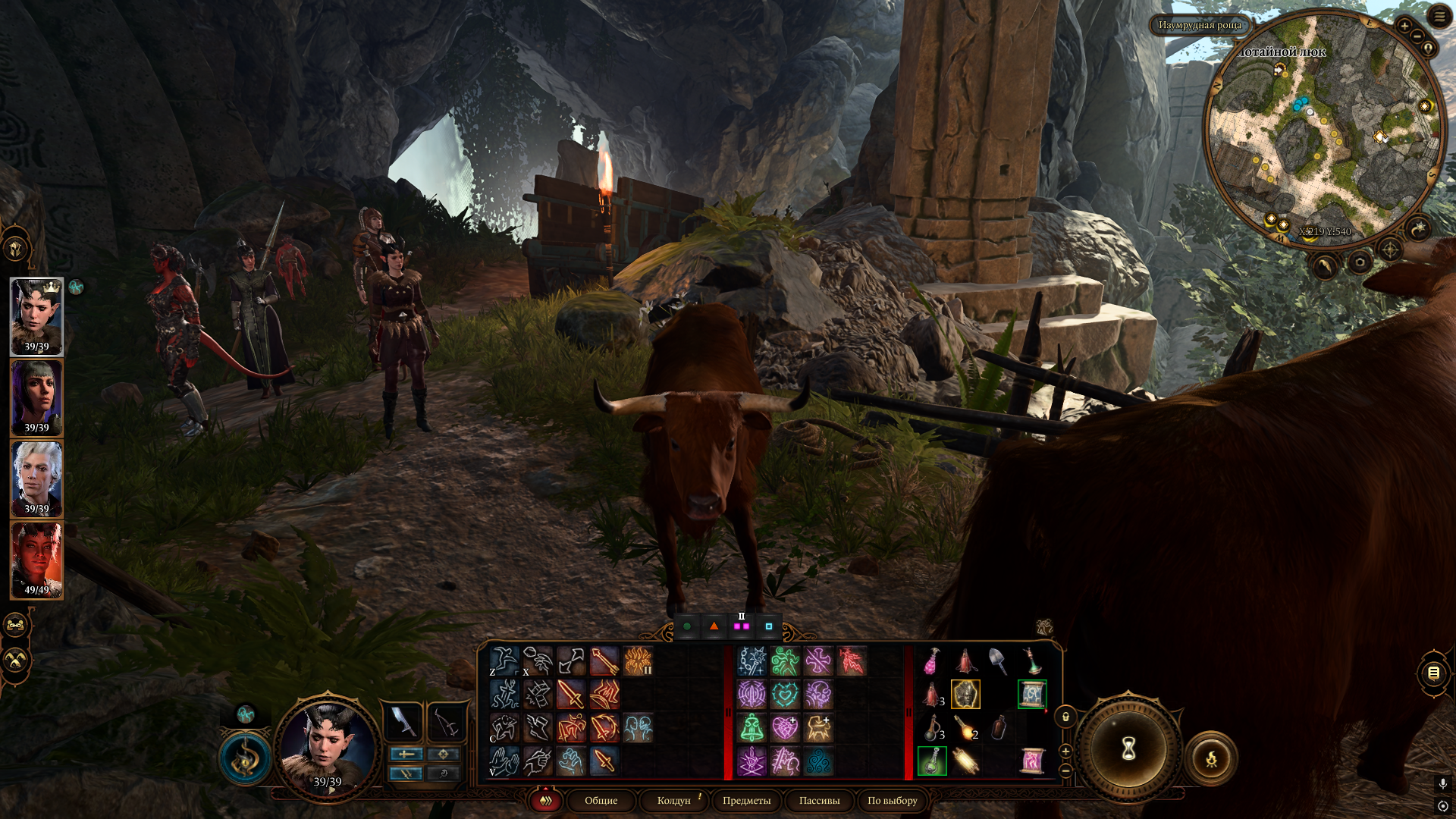Use the shovel item in hotbar
The width and height of the screenshot is (1456, 819).
pos(998,661)
